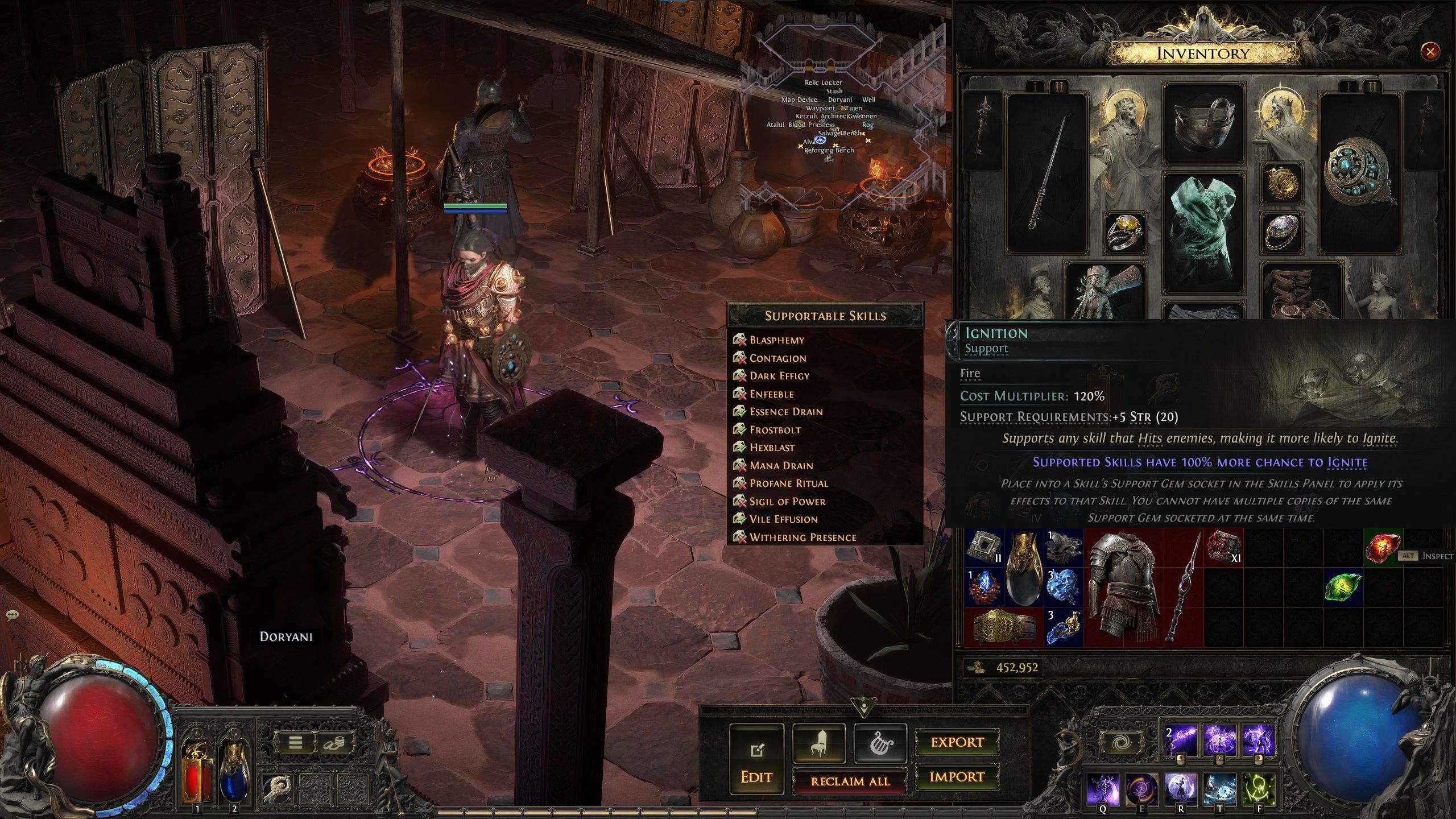Select the green helmet gem in inventory

[1343, 587]
